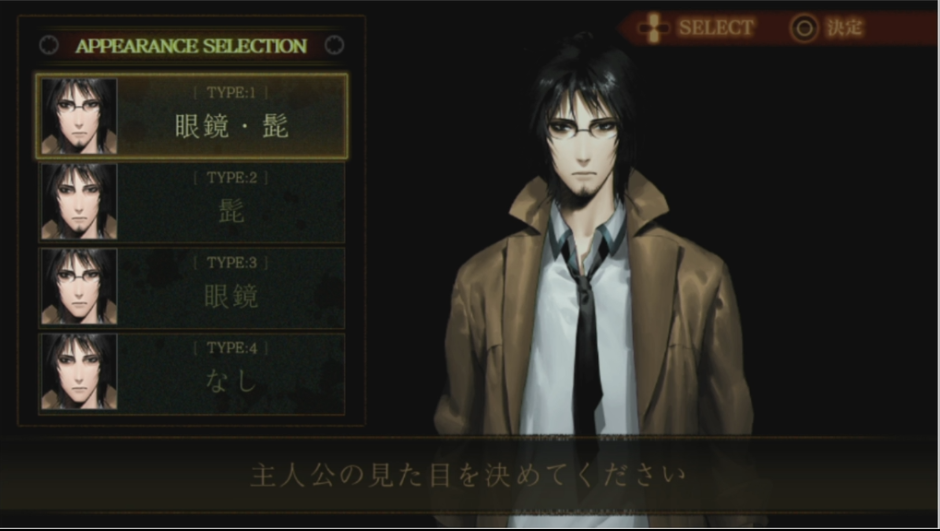
Task: Select TYPE:1 glasses and beard appearance
Action: 192,116
